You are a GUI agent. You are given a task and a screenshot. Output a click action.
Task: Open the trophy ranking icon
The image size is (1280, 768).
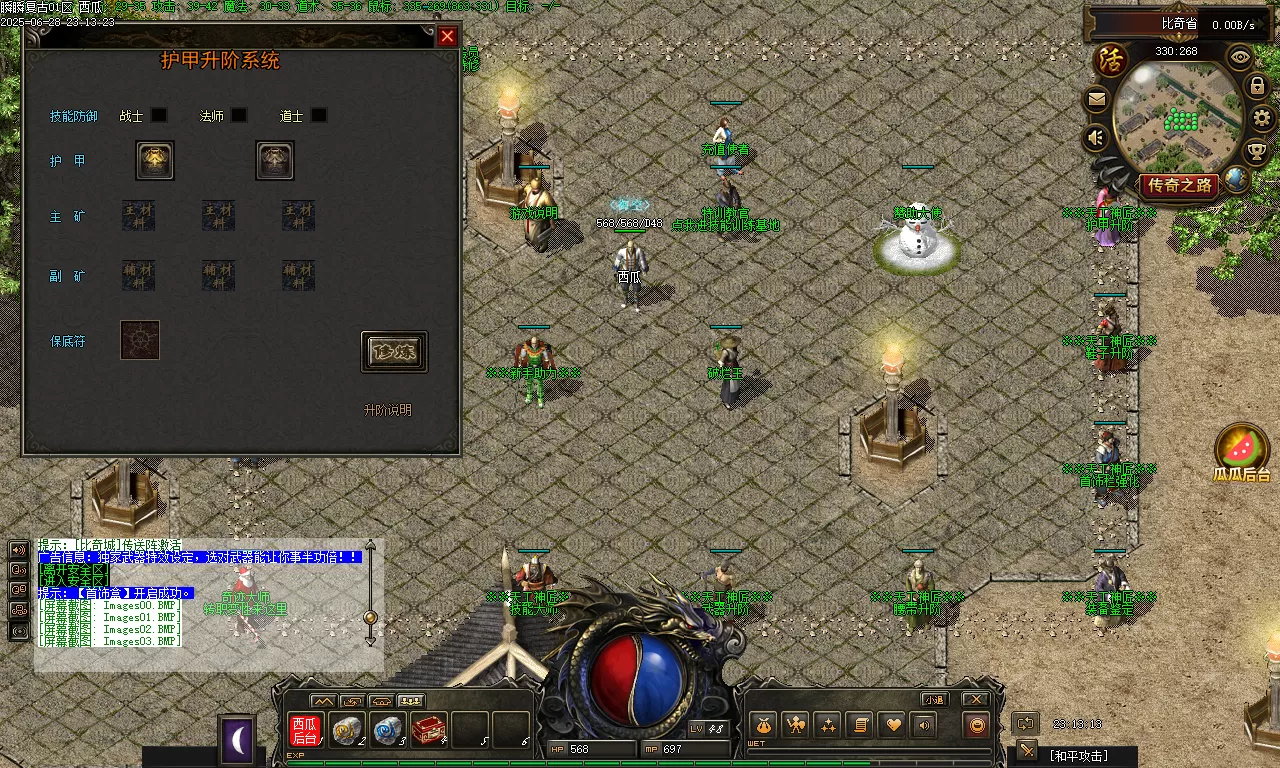pyautogui.click(x=1257, y=152)
